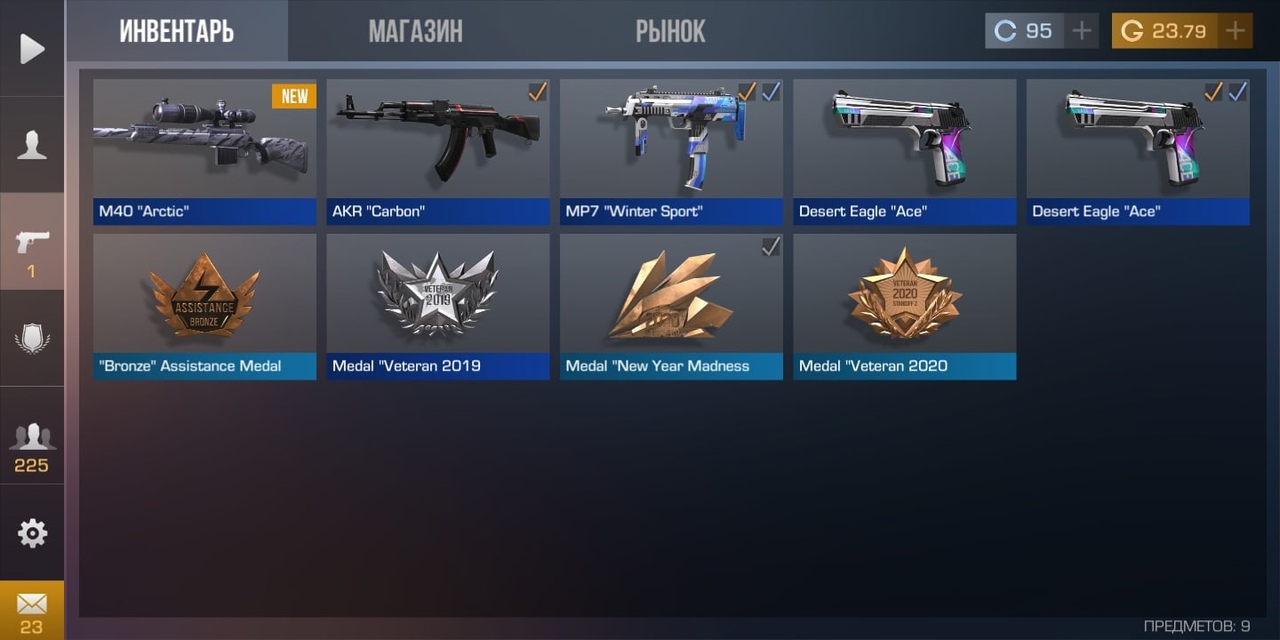Select the Medal "Veteran 2020"
Screen dimensions: 1280x640
pyautogui.click(x=904, y=306)
